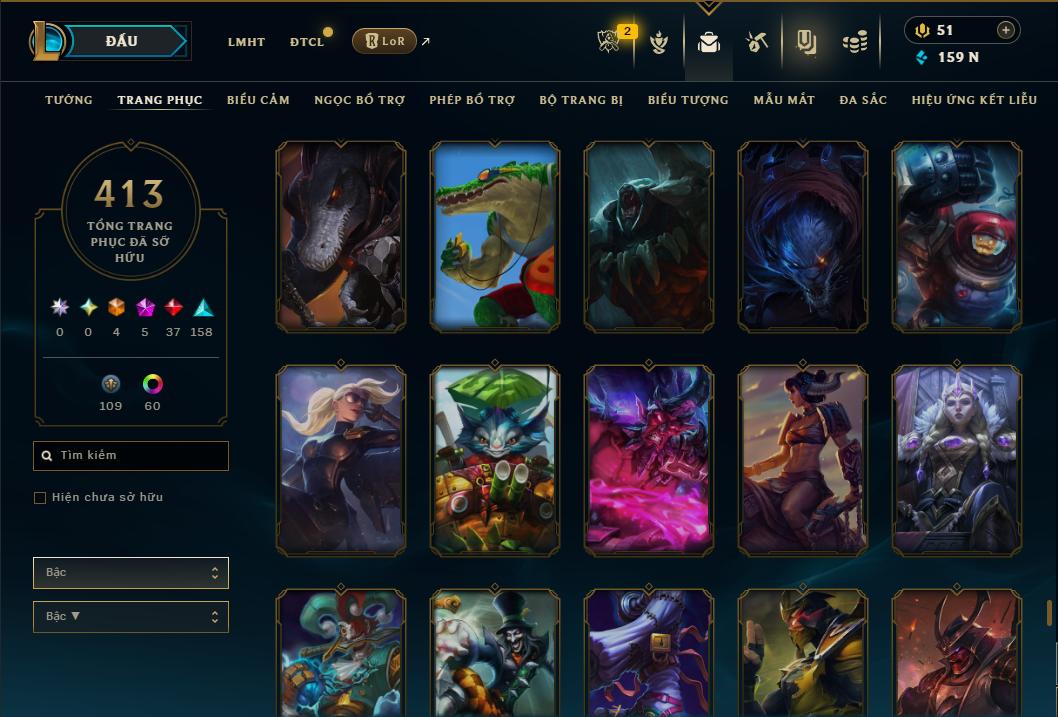Open the NGỌC BỔ TRỢ tab

(359, 100)
